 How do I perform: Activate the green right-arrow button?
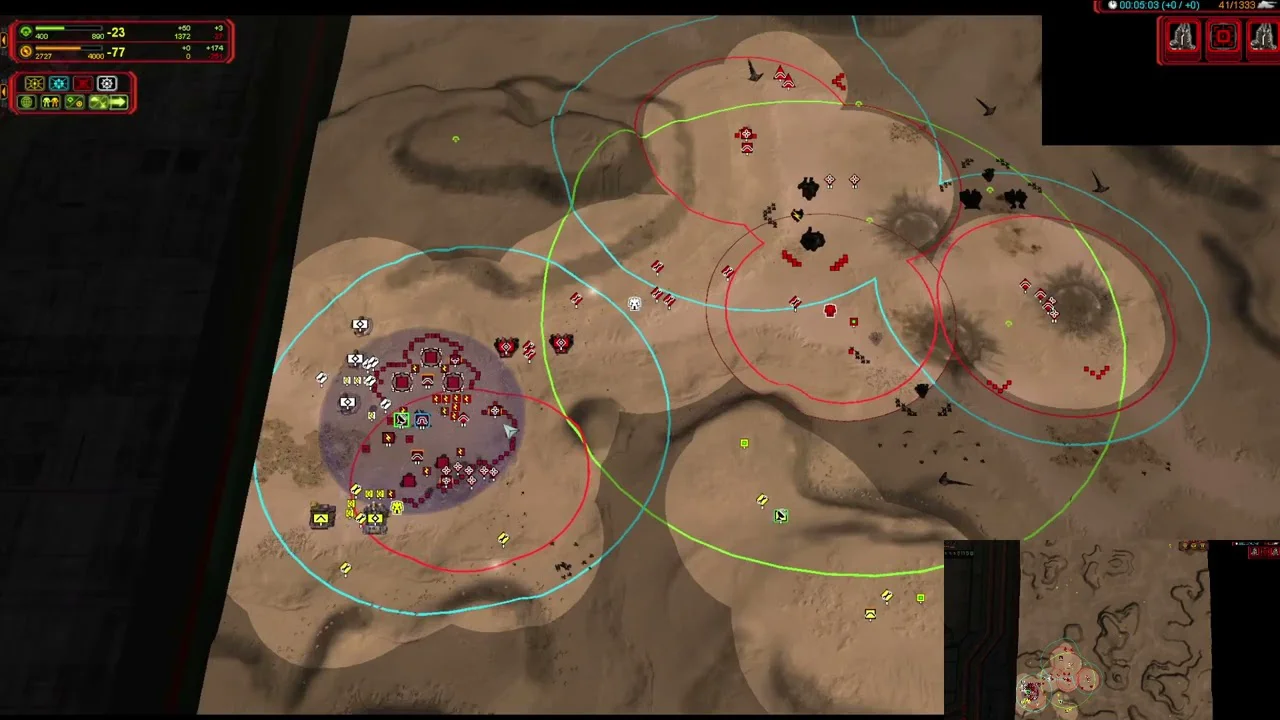tap(118, 102)
